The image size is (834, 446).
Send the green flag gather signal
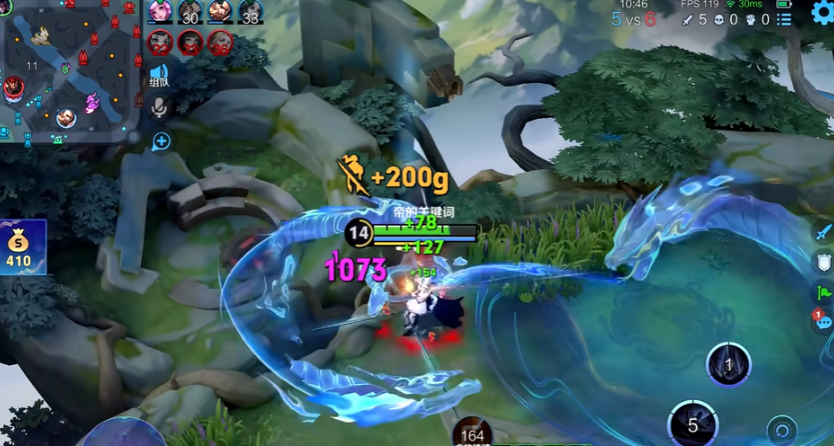point(823,292)
